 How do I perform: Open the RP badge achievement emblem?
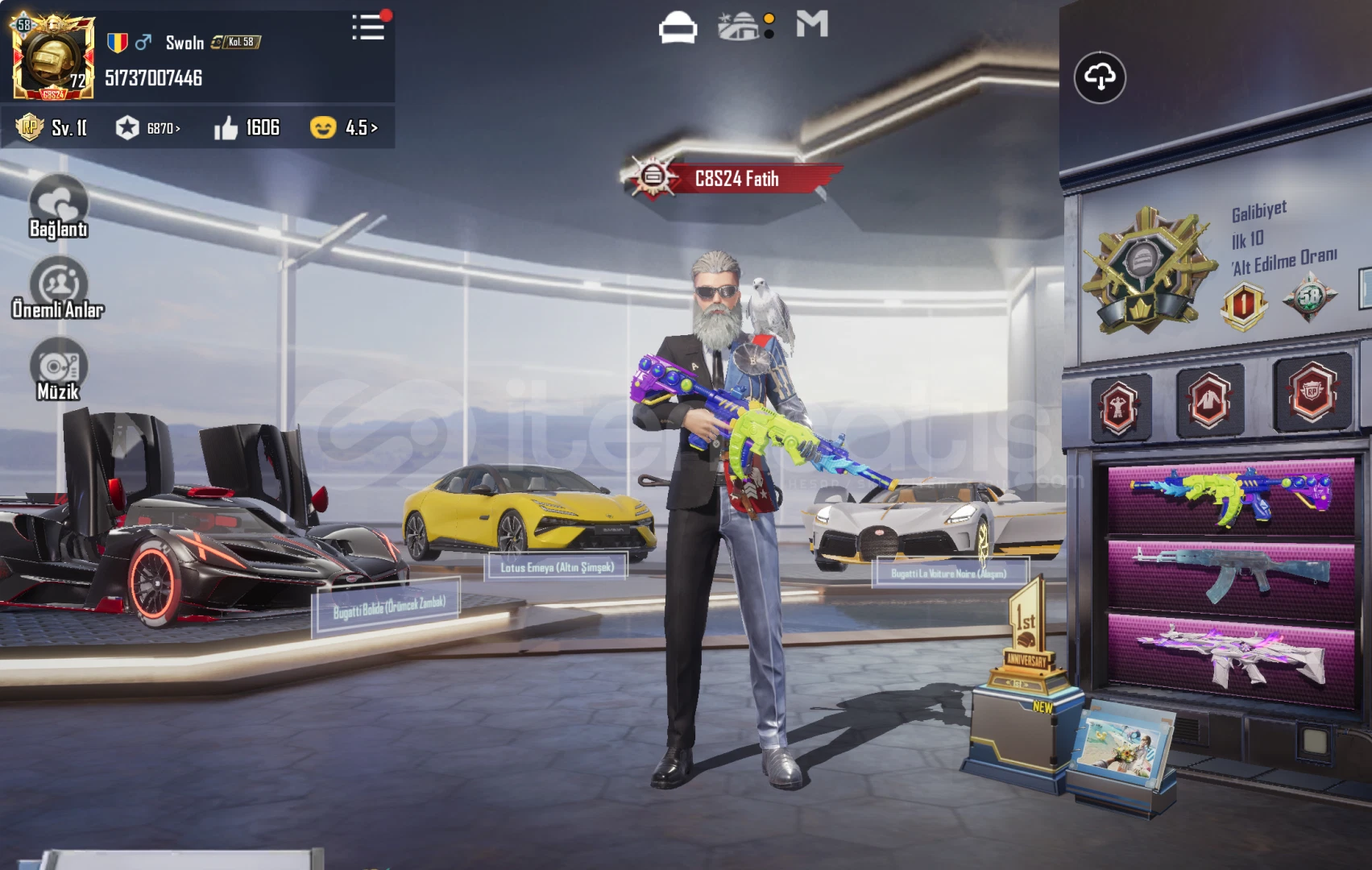[1312, 393]
